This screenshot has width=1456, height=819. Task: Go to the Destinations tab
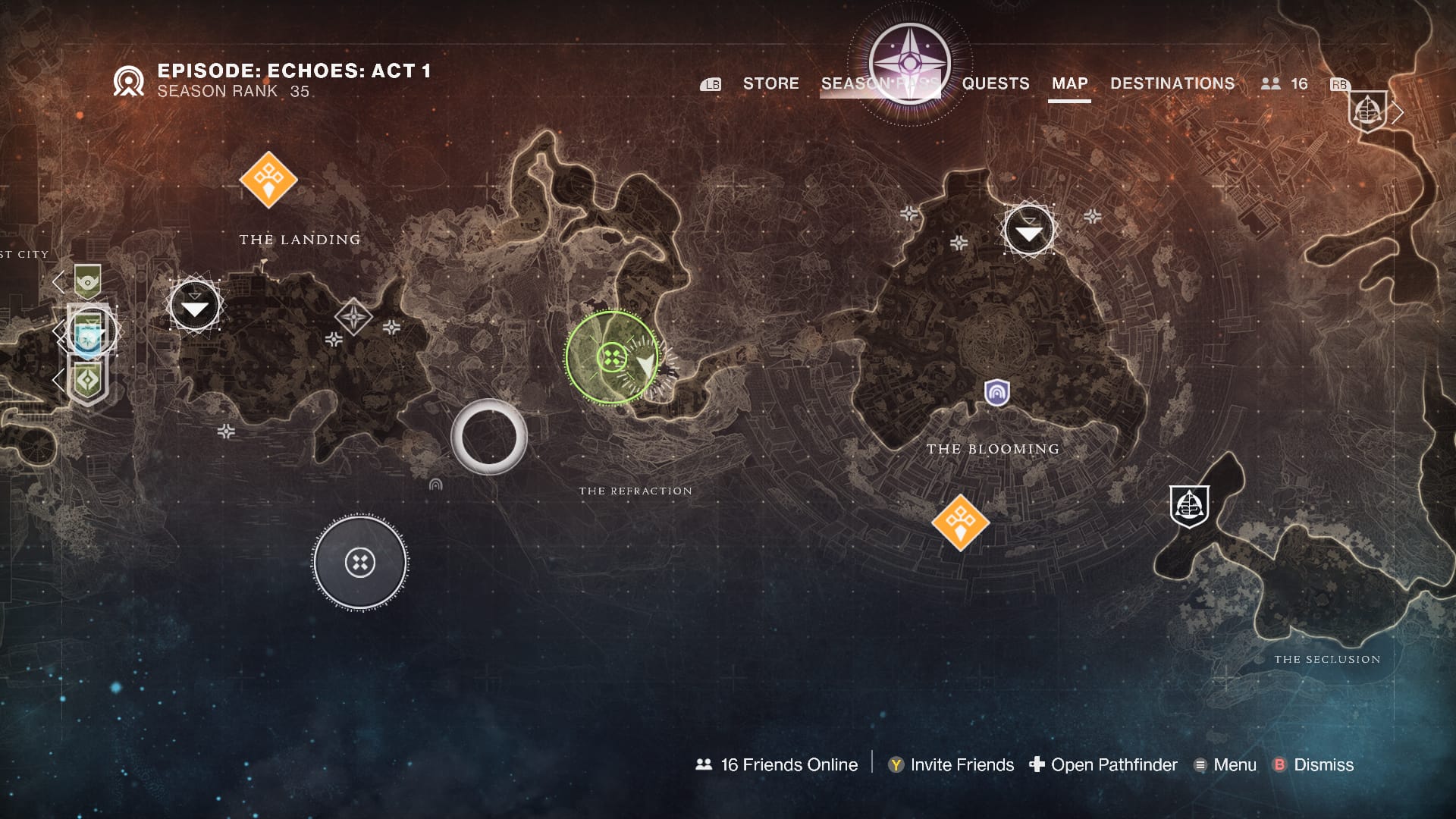(x=1172, y=83)
